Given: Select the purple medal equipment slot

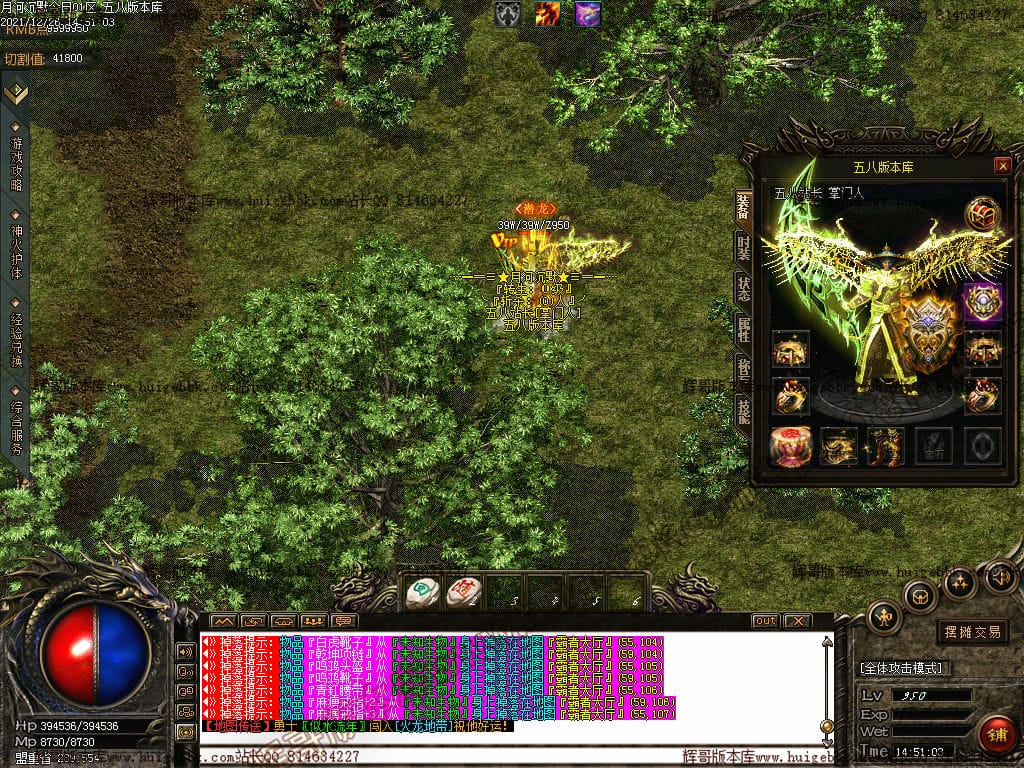Looking at the screenshot, I should coord(982,302).
